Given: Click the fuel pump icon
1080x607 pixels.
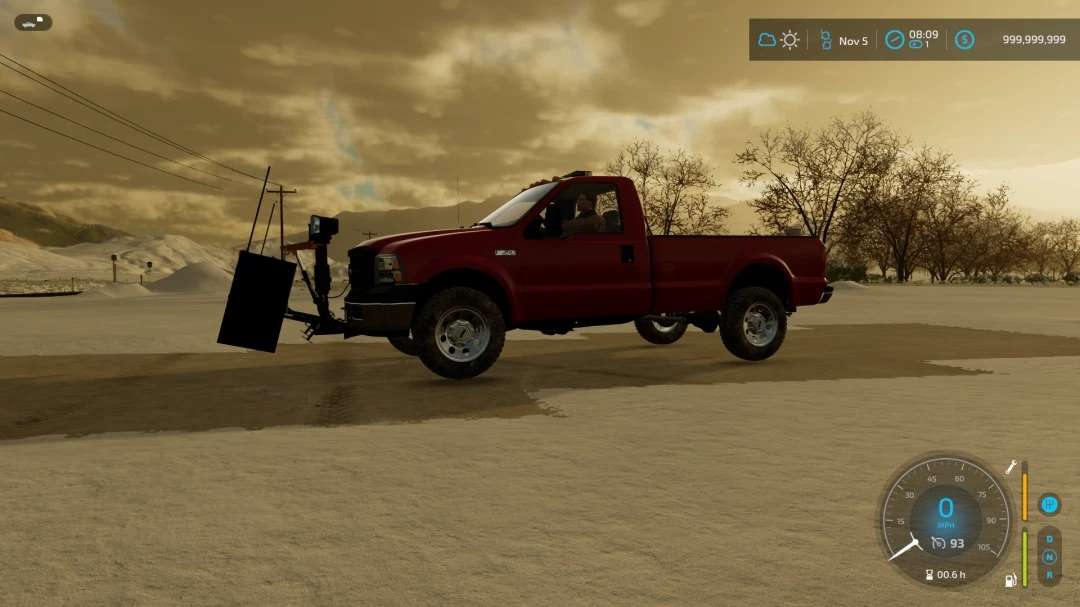Looking at the screenshot, I should (x=1011, y=580).
